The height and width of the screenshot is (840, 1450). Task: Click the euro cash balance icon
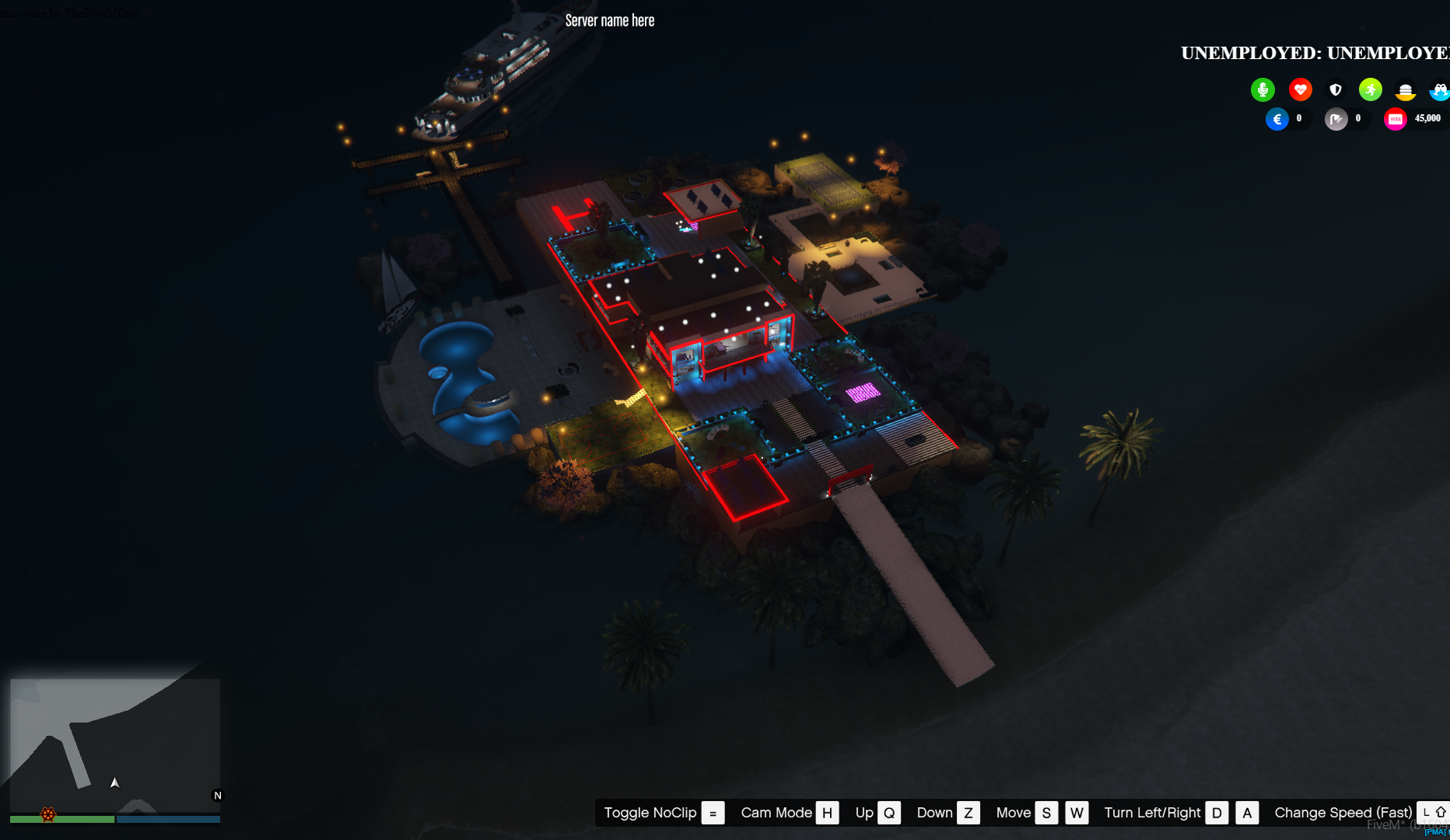coord(1277,118)
